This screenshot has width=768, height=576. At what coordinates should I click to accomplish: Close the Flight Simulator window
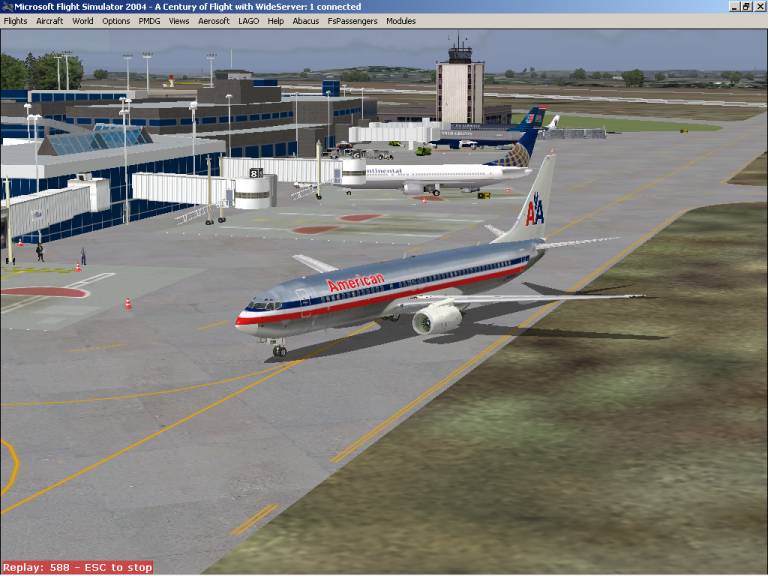(760, 6)
